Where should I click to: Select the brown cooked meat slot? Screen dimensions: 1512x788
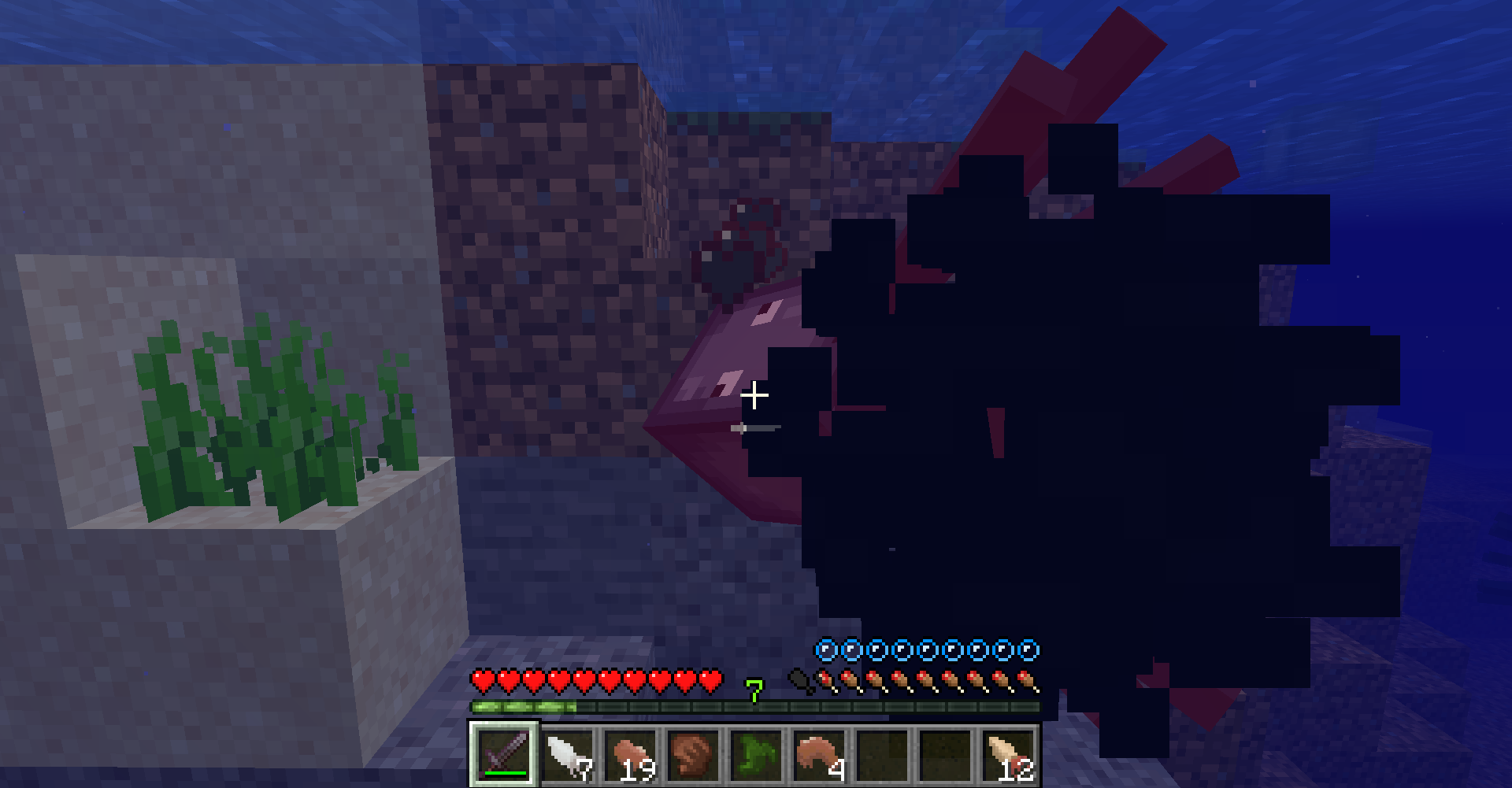point(694,753)
